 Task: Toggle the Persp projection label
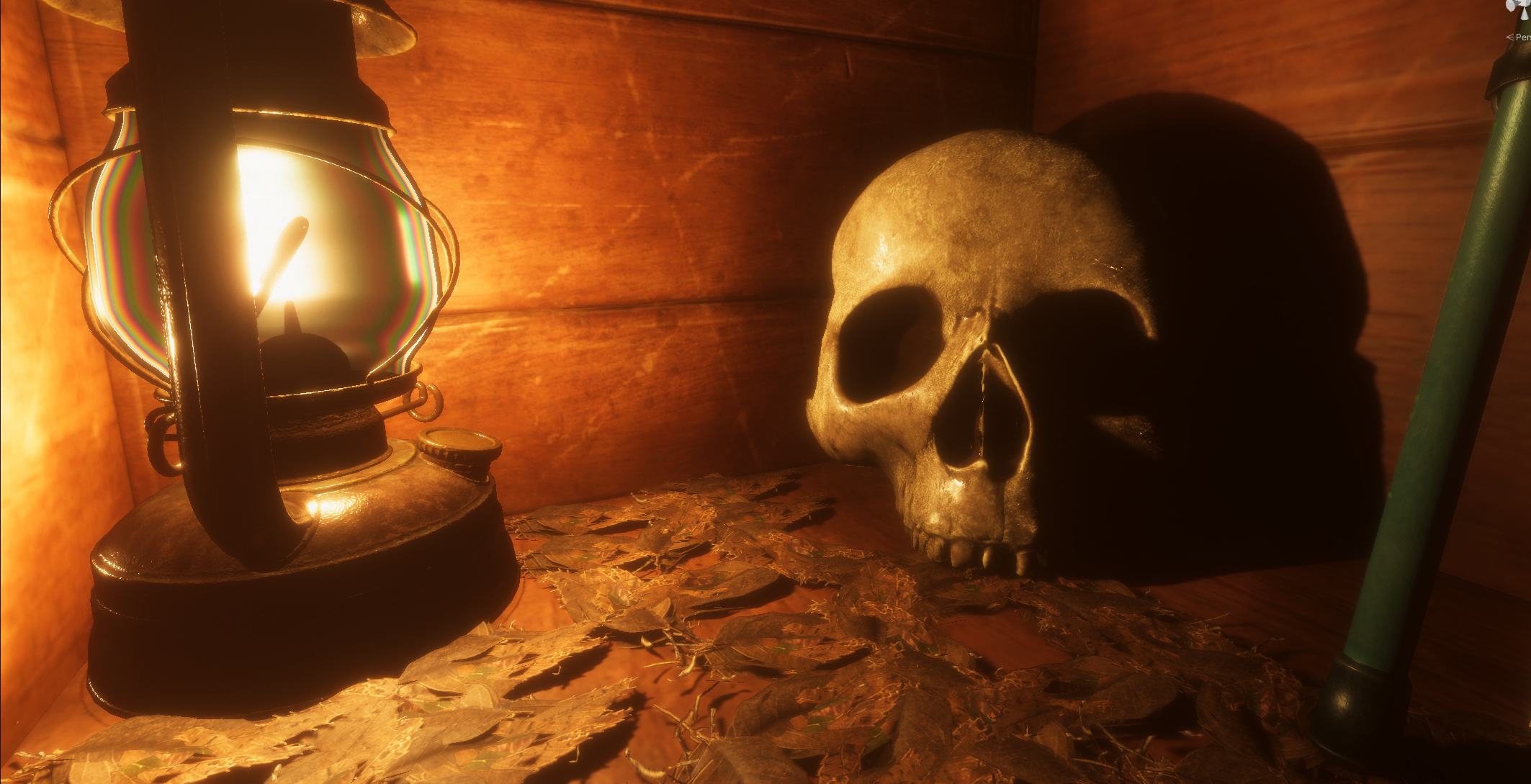tap(1521, 37)
